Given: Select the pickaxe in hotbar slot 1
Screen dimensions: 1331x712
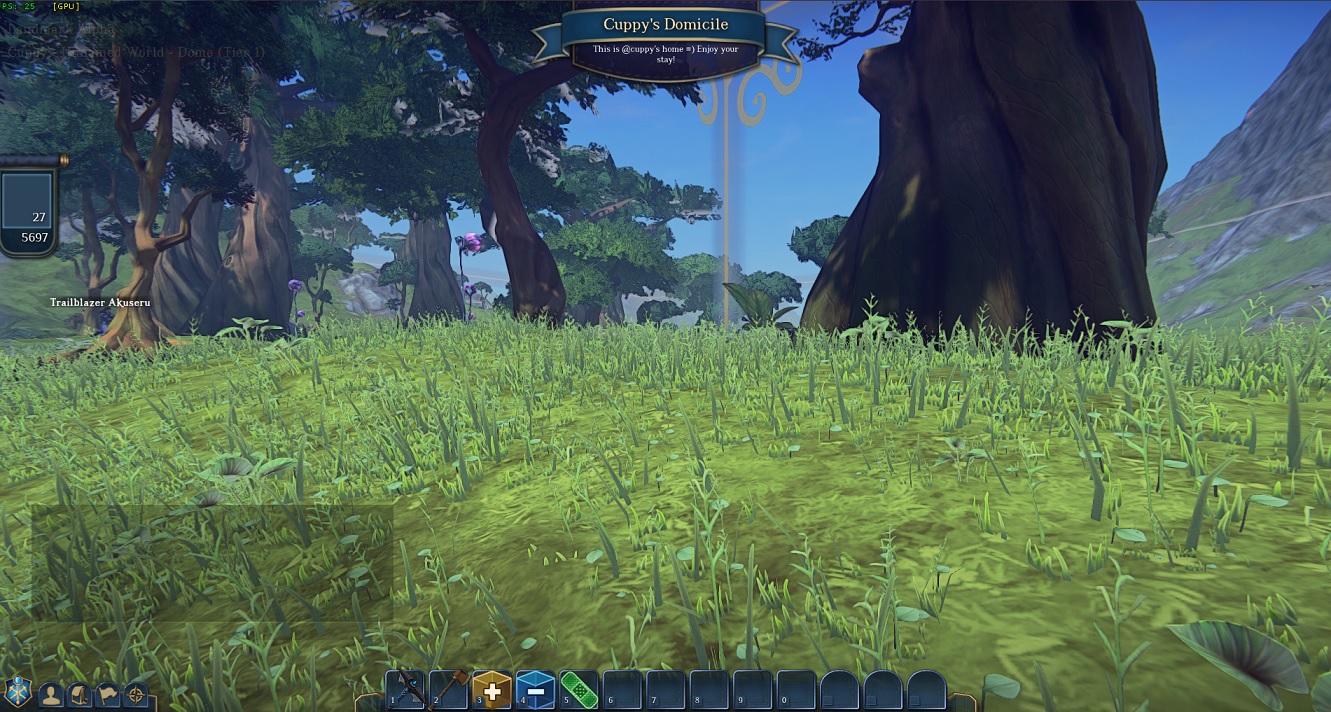Looking at the screenshot, I should point(406,689).
